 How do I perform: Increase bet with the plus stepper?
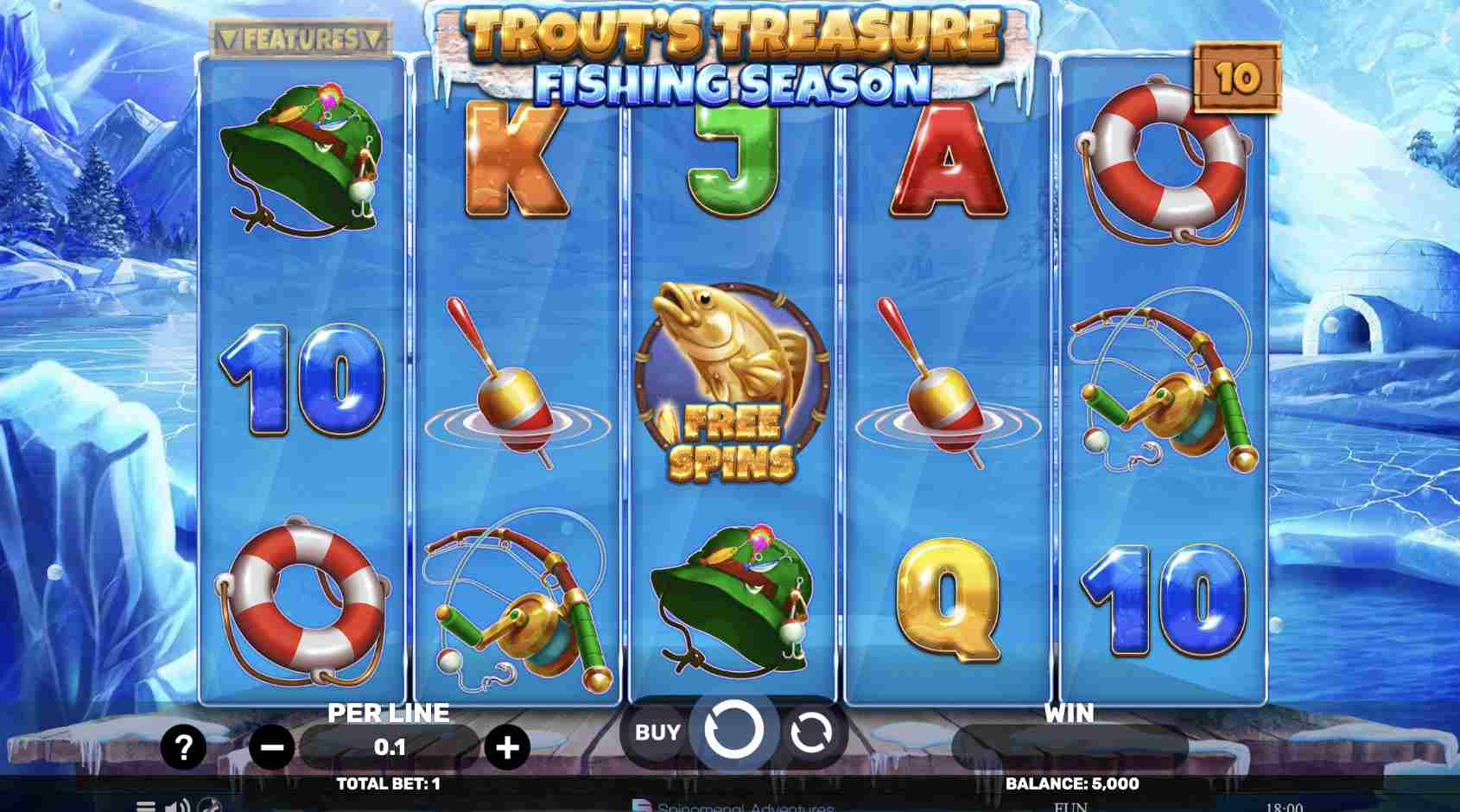pyautogui.click(x=508, y=745)
